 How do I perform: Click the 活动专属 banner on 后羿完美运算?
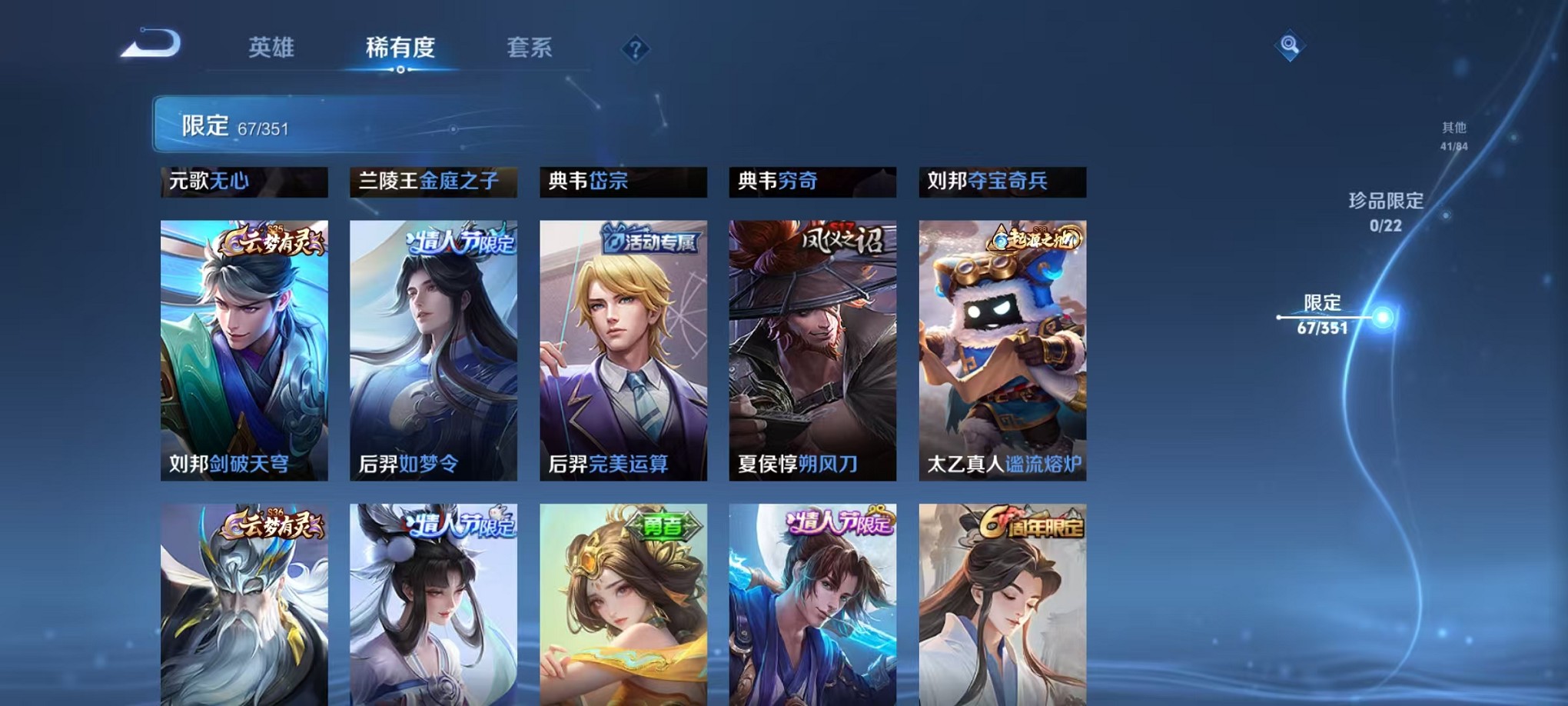click(651, 239)
